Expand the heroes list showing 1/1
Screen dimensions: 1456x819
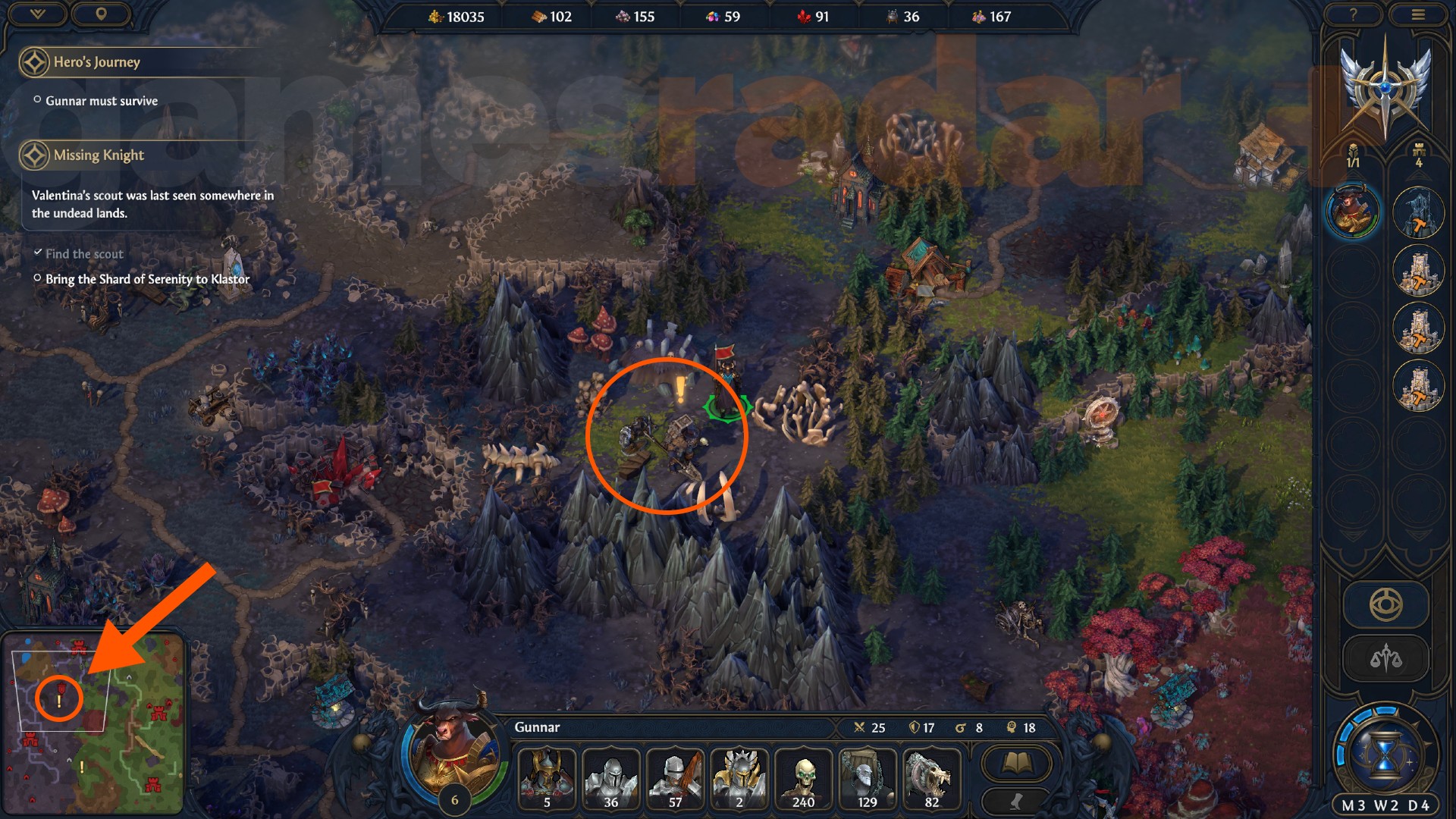pos(1354,152)
